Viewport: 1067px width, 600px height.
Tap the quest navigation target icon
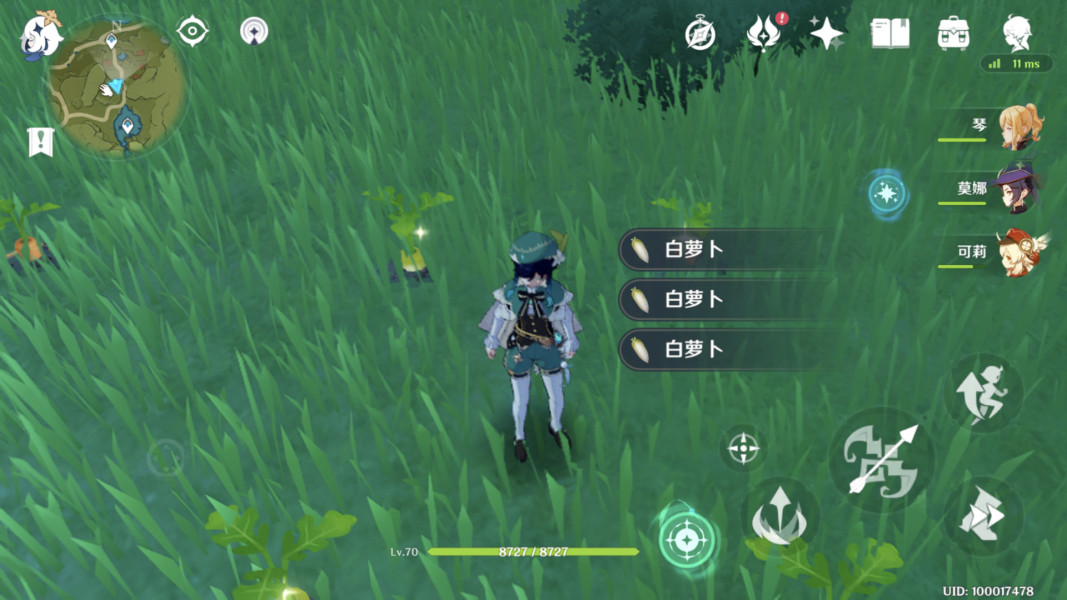192,31
